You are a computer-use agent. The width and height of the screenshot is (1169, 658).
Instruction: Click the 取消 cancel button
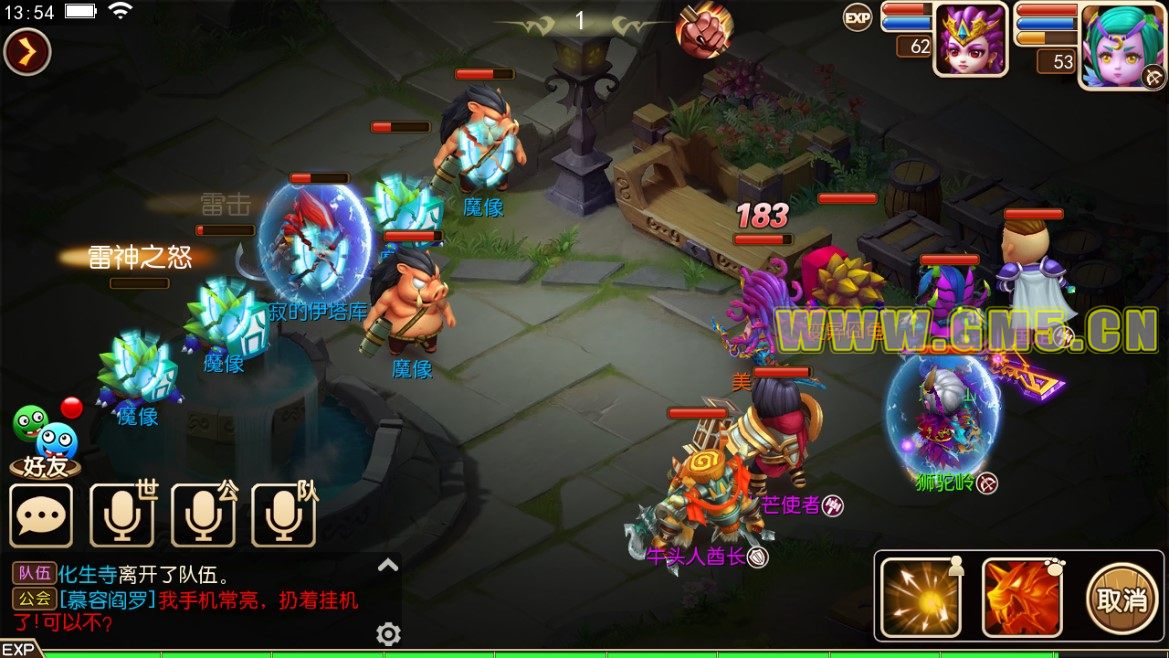(1122, 598)
